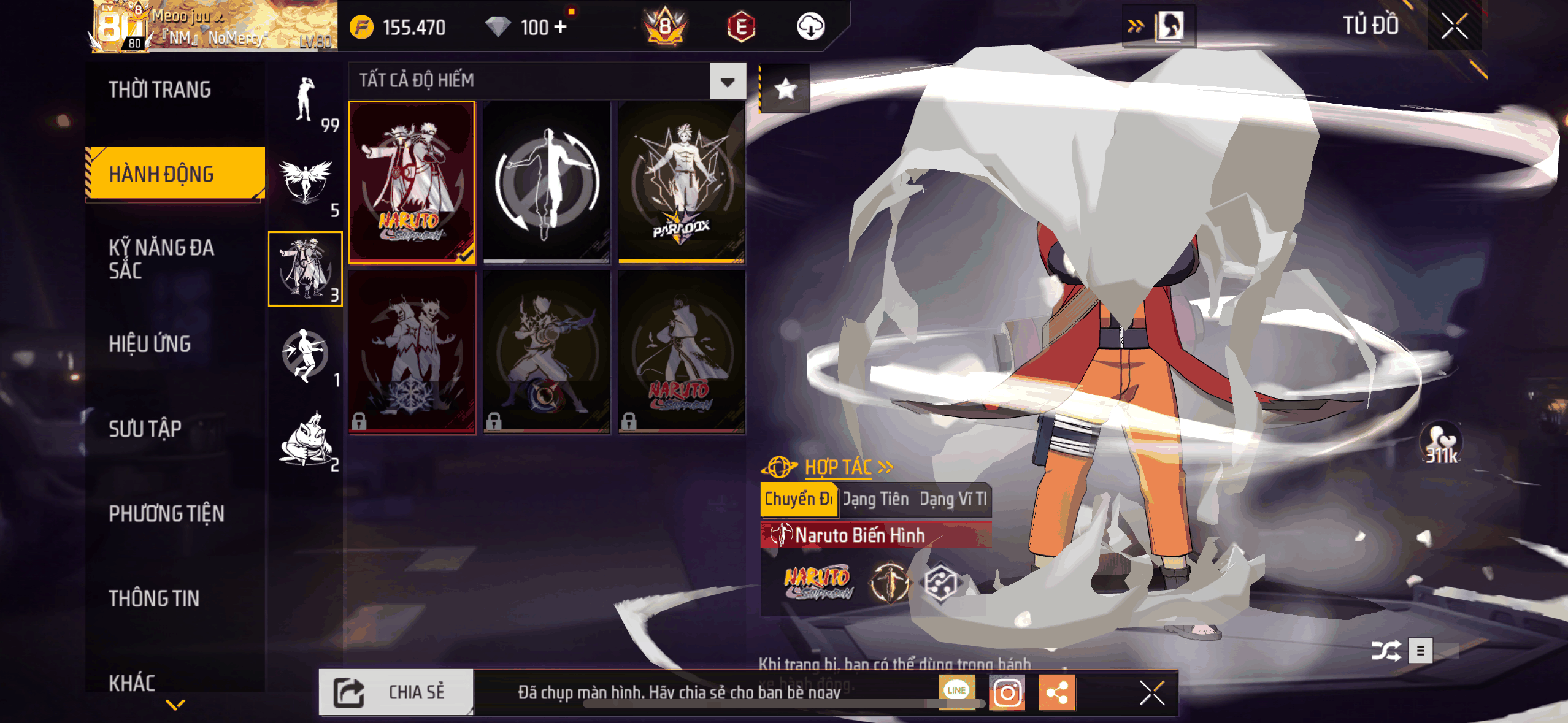Open the Hợp Tác collaboration link
Viewport: 1568px width, 723px height.
839,467
